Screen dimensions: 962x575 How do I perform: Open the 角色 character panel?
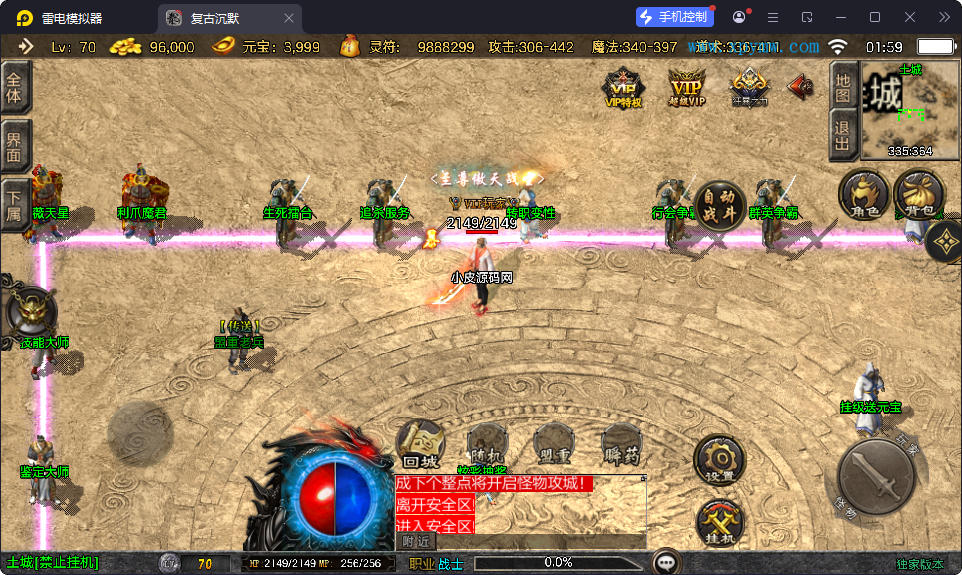[x=864, y=194]
